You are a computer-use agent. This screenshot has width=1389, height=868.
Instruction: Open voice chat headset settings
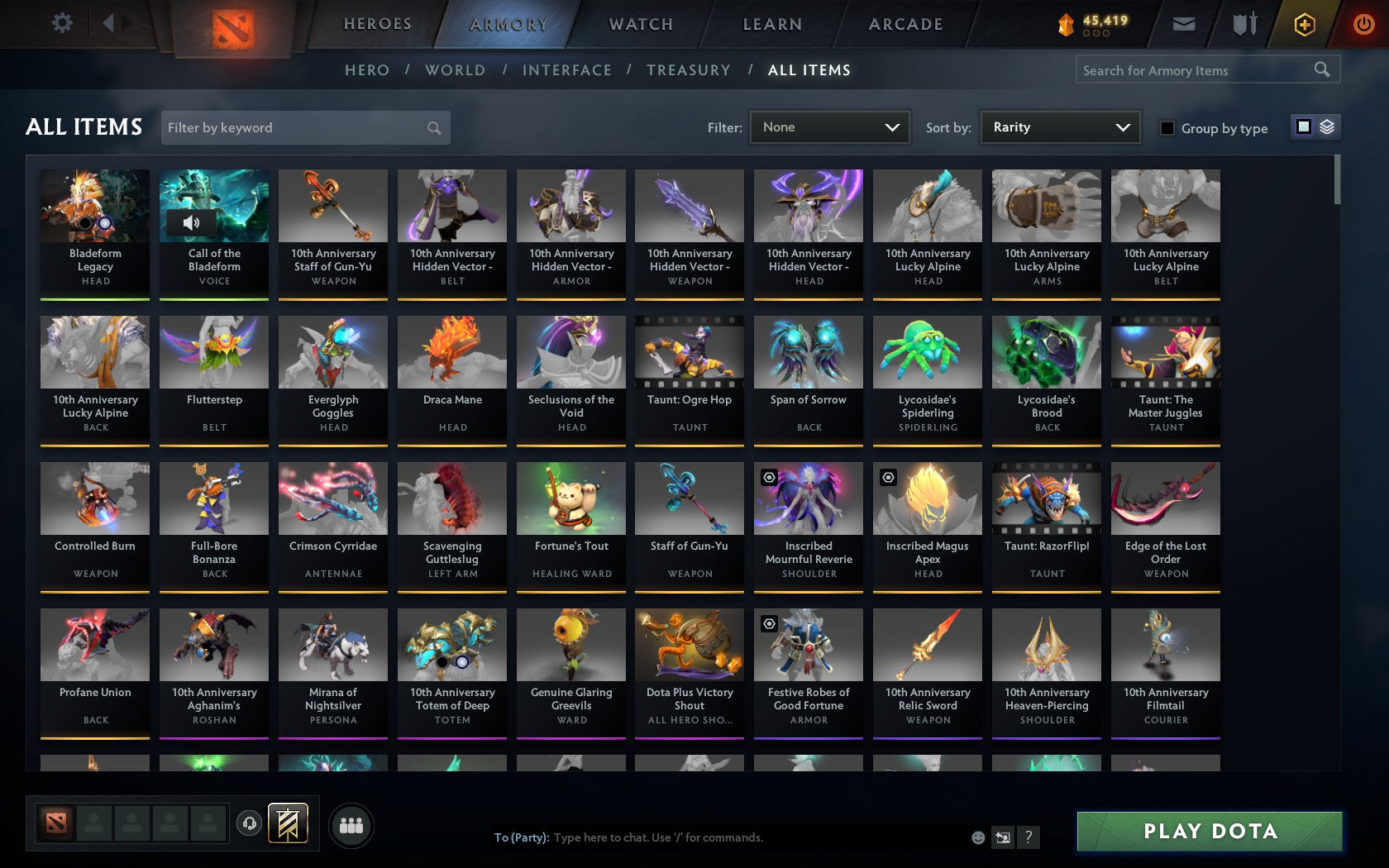click(x=250, y=823)
